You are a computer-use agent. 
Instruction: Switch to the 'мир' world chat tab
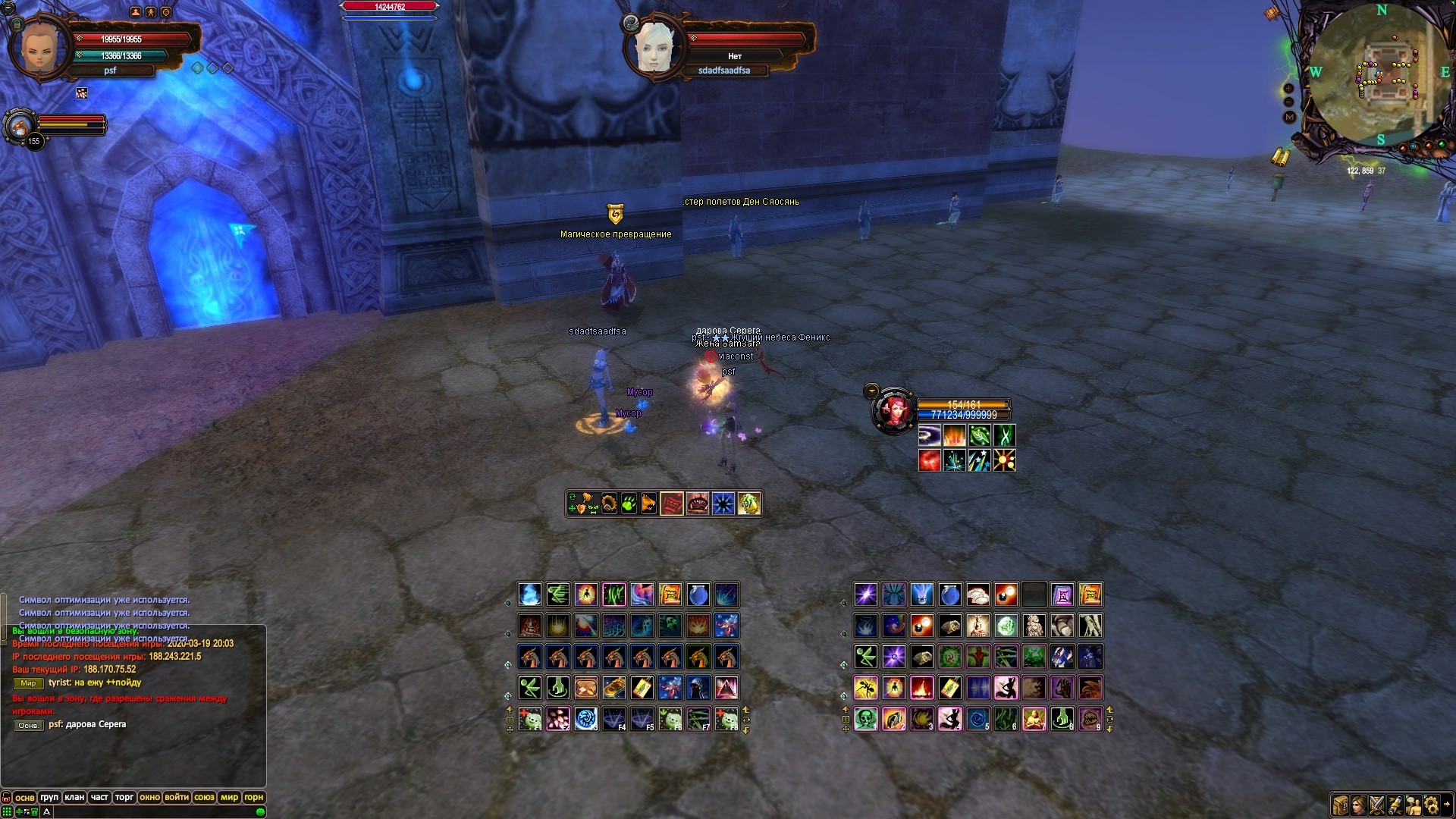pyautogui.click(x=229, y=797)
